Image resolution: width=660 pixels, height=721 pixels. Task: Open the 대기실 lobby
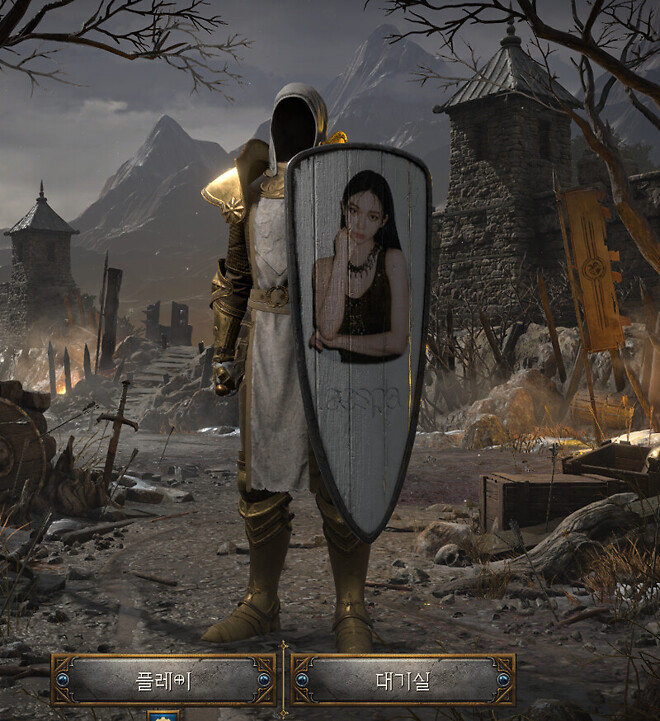[403, 680]
